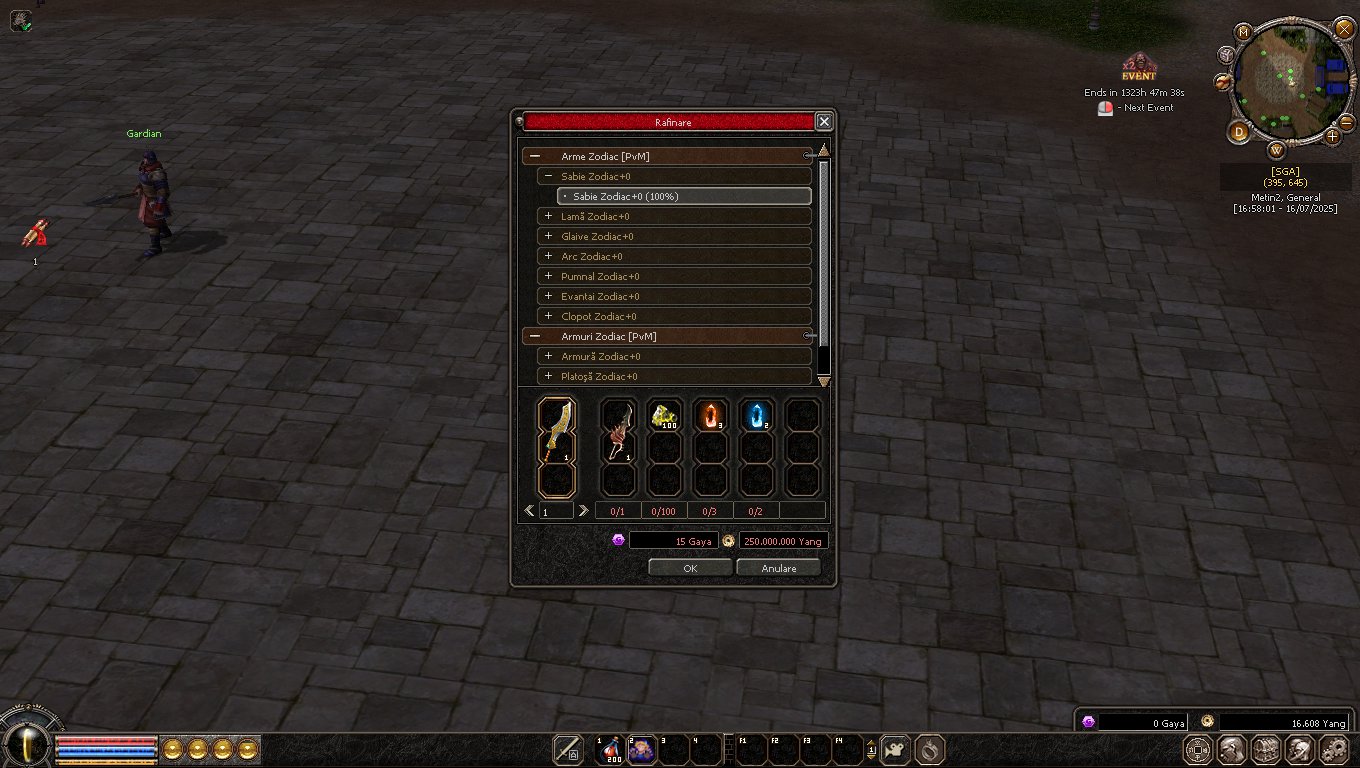The image size is (1360, 768).
Task: Close the minimap with its X button
Action: click(x=1343, y=29)
